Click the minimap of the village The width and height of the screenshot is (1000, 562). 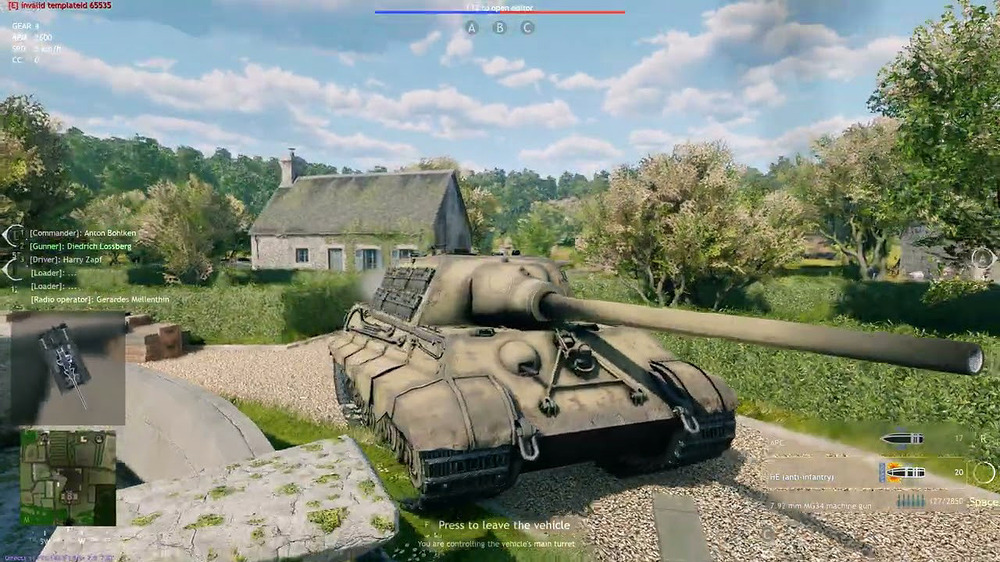point(68,478)
